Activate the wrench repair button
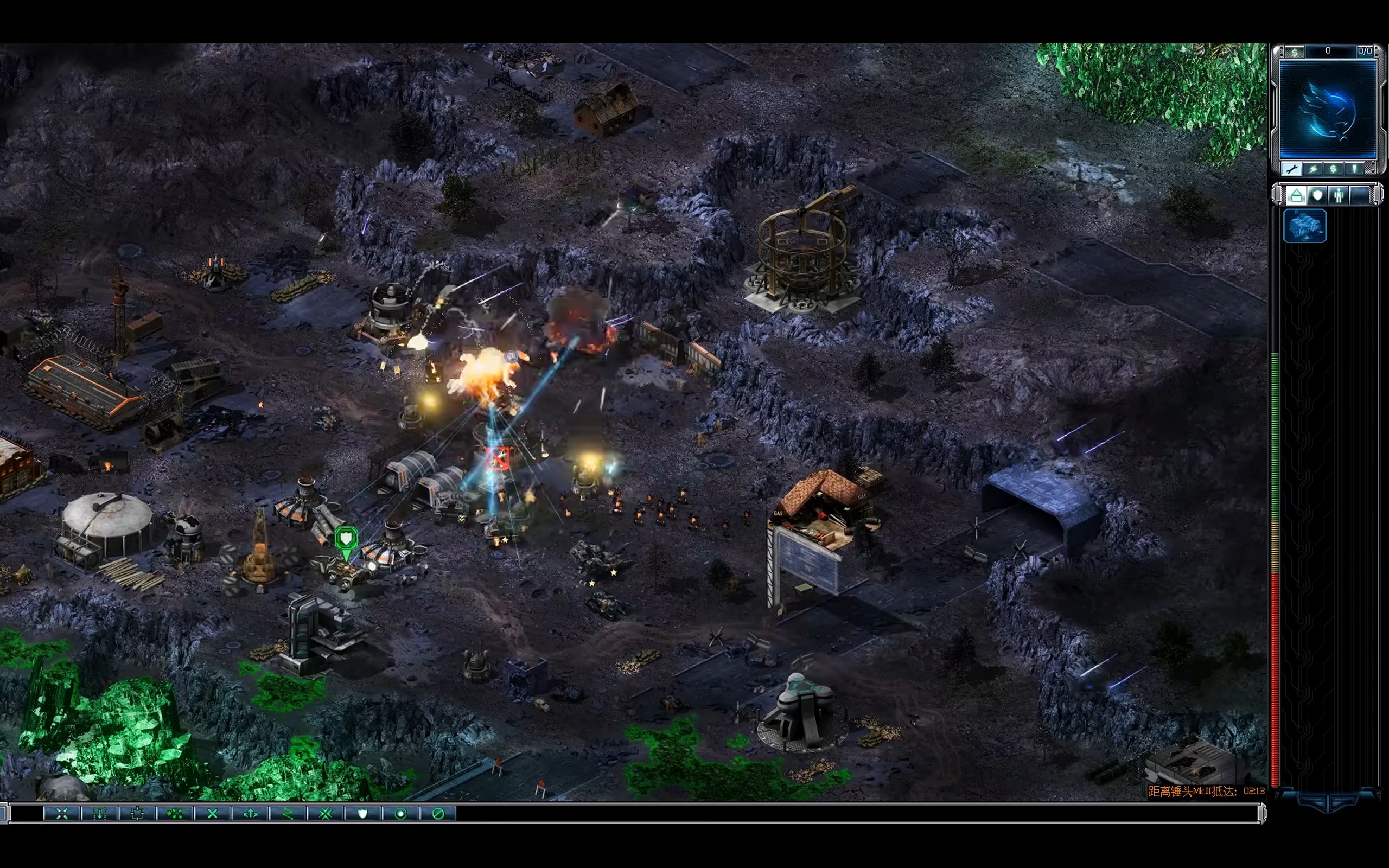The height and width of the screenshot is (868, 1389). [1291, 169]
